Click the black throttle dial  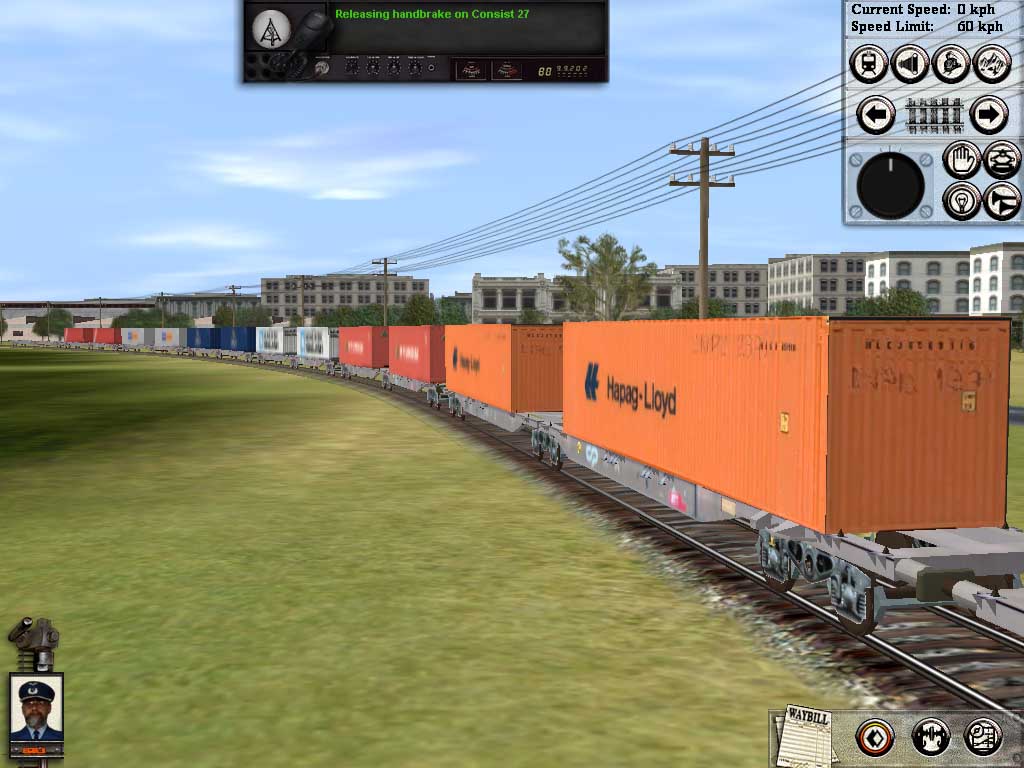tap(890, 186)
